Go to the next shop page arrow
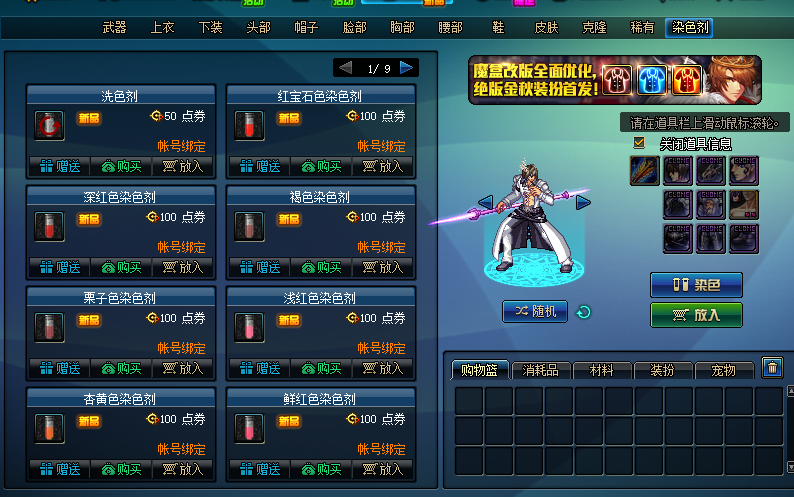 [x=407, y=68]
